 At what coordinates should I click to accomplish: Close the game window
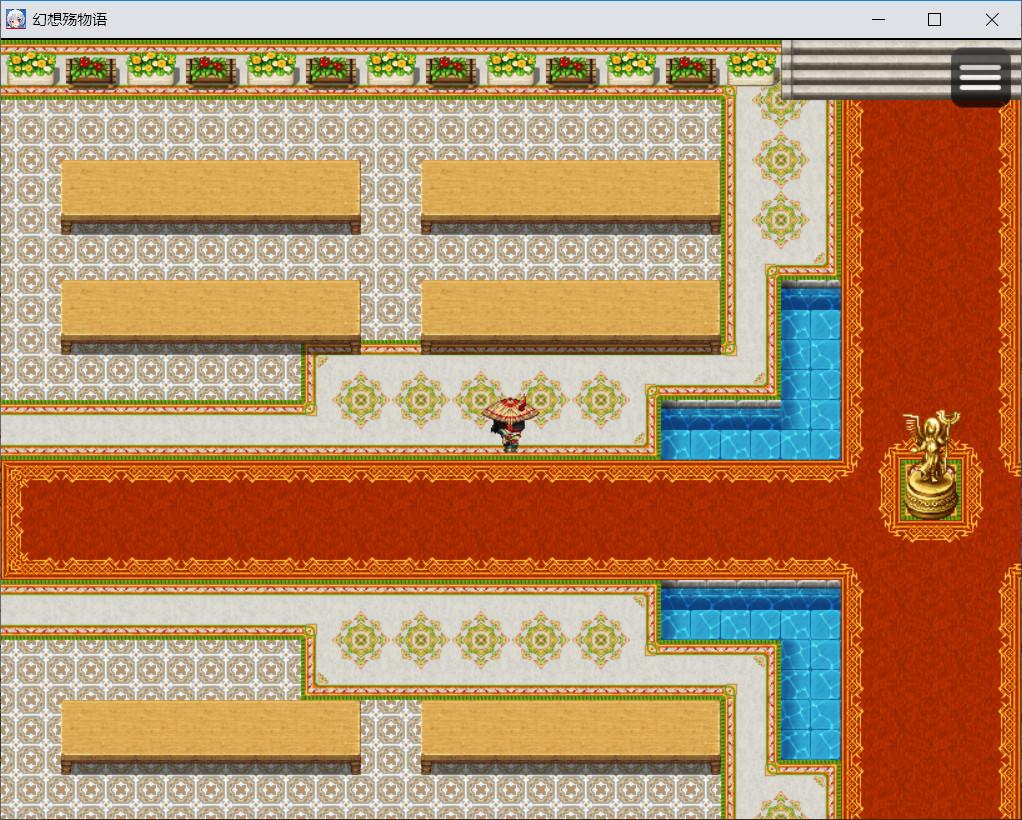pyautogui.click(x=991, y=20)
